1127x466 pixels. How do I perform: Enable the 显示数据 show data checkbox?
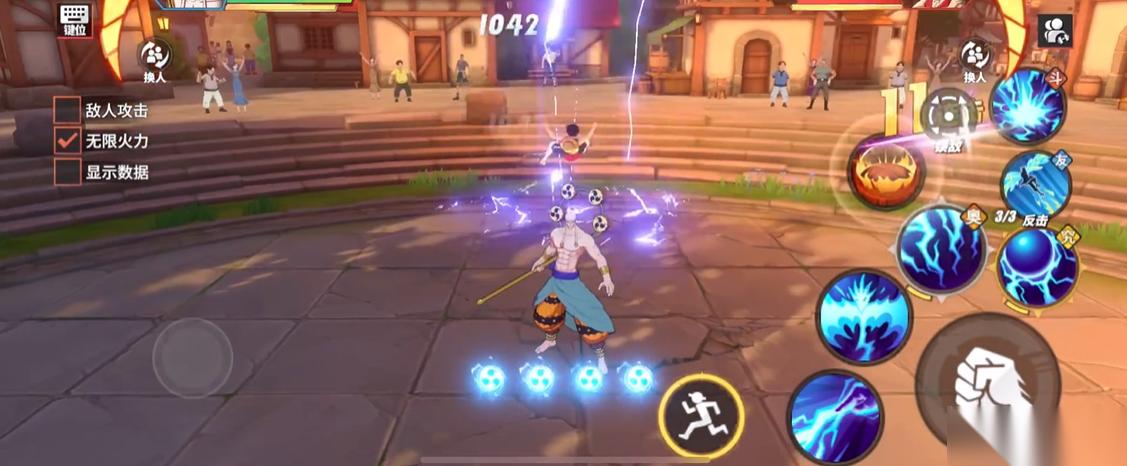coord(67,172)
